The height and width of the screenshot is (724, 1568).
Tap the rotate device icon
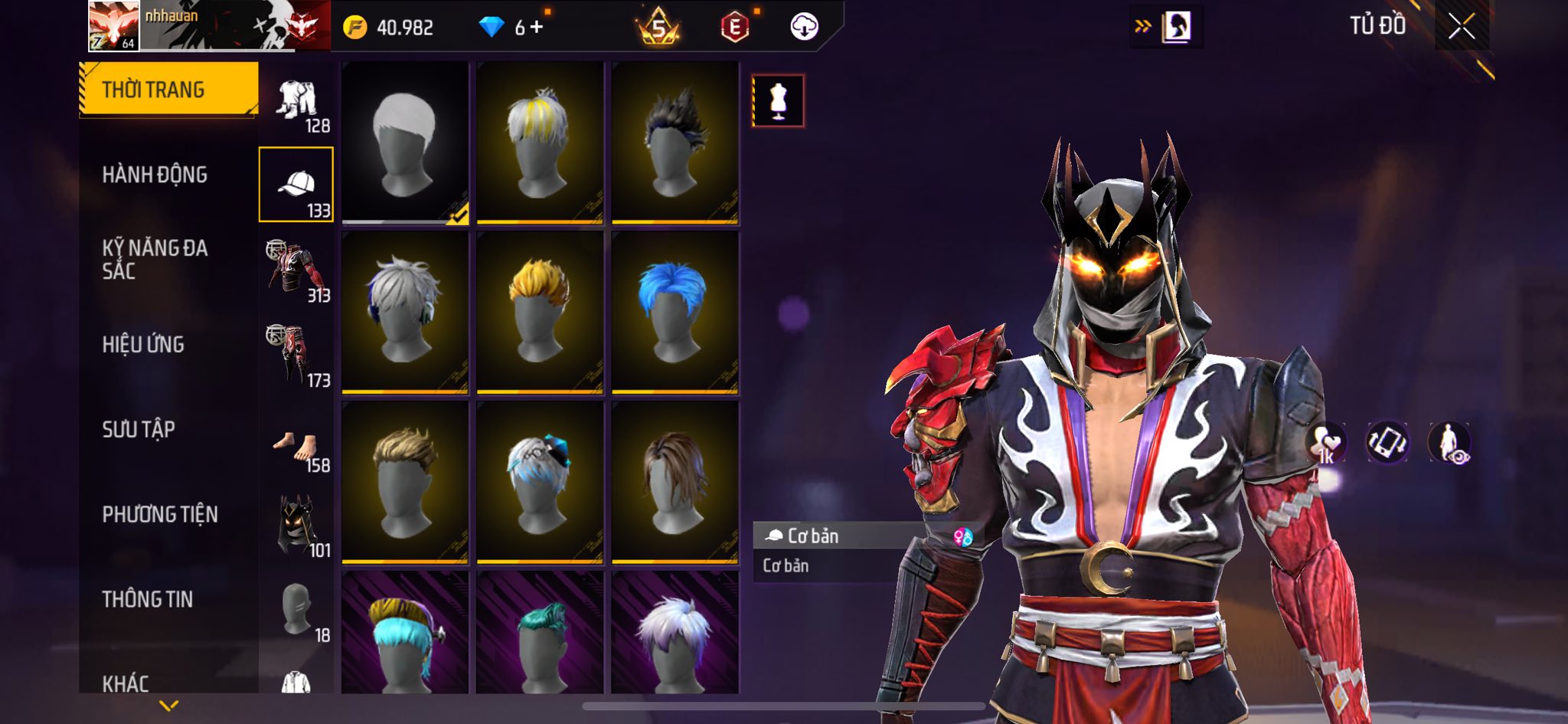[x=1387, y=443]
